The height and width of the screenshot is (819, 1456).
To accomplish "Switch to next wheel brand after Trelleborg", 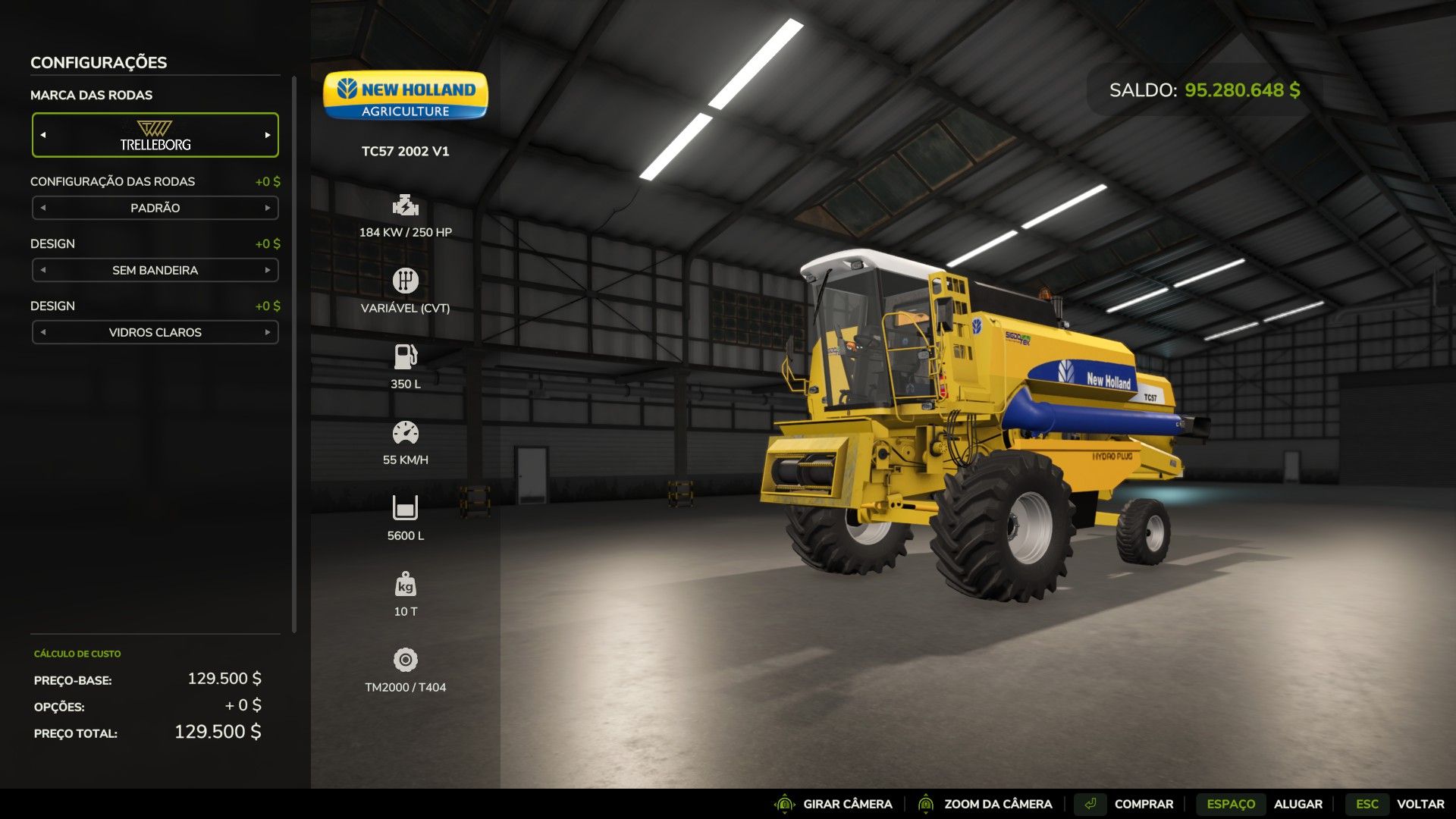I will pos(268,135).
